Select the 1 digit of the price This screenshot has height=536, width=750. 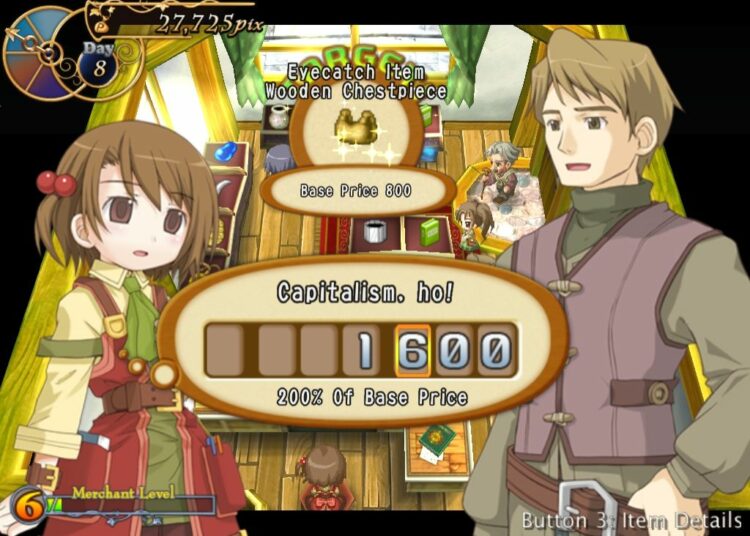[366, 351]
